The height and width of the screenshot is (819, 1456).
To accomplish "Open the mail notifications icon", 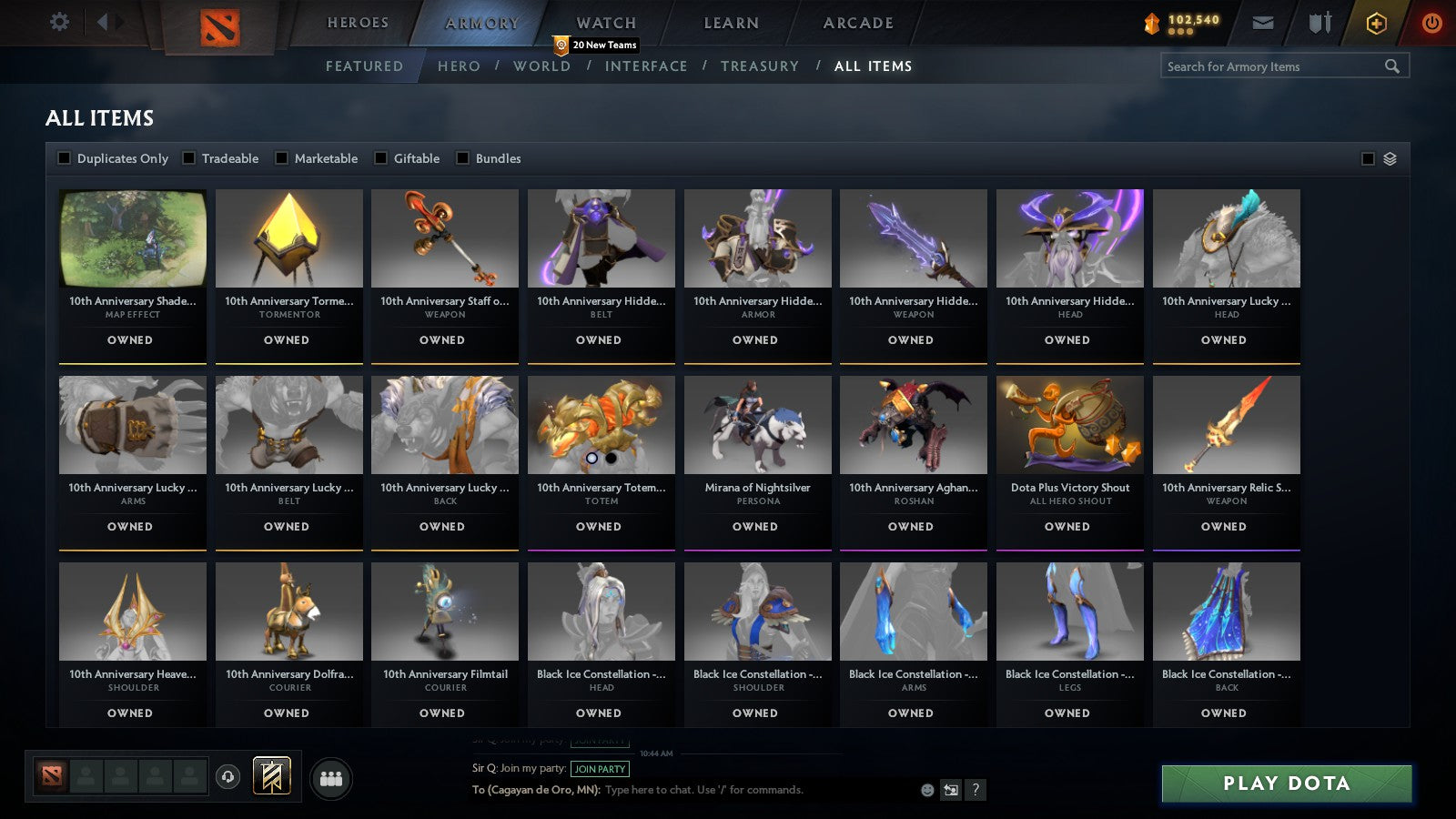I will pyautogui.click(x=1264, y=23).
